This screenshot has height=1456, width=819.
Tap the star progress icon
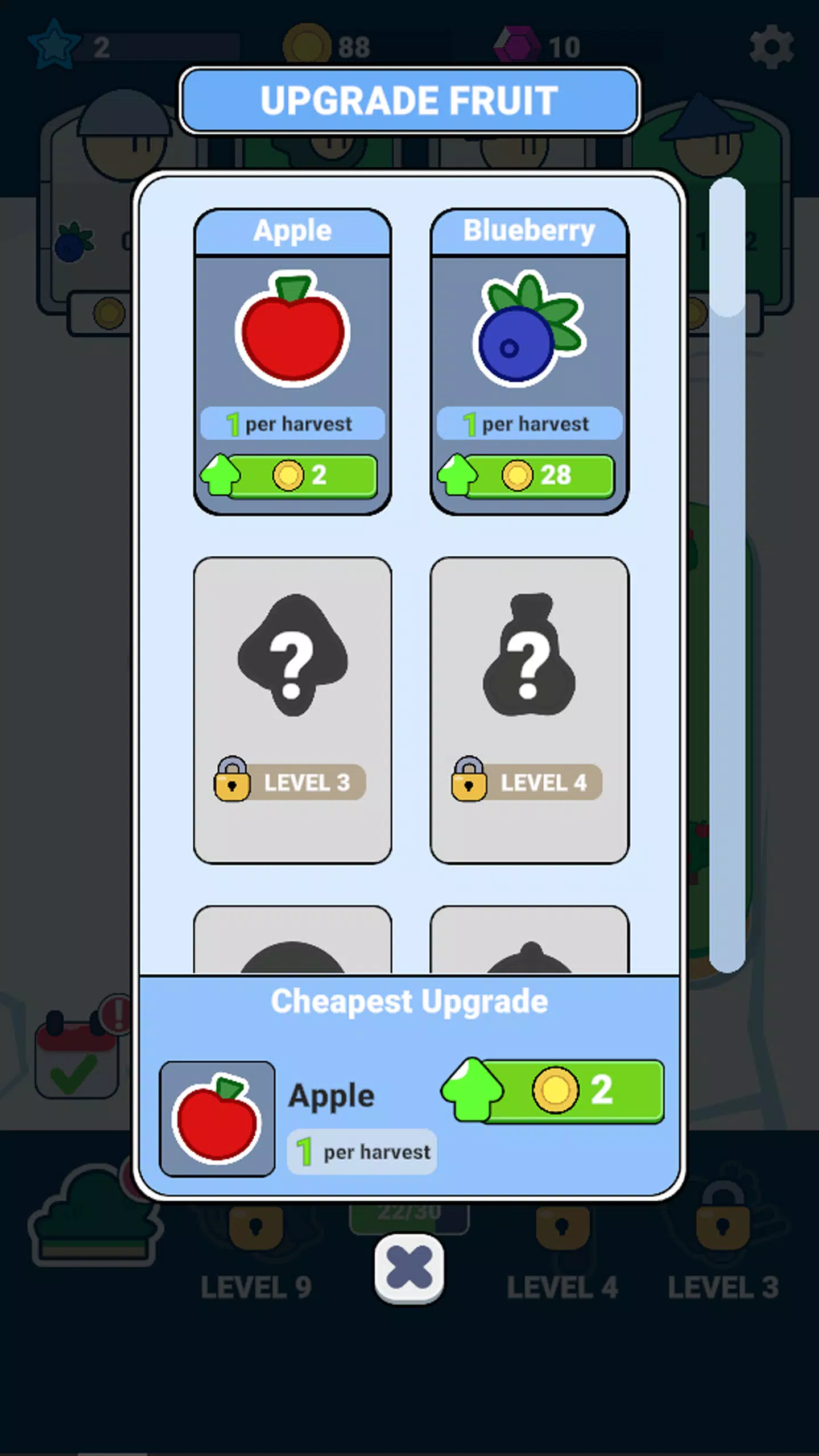pyautogui.click(x=54, y=45)
